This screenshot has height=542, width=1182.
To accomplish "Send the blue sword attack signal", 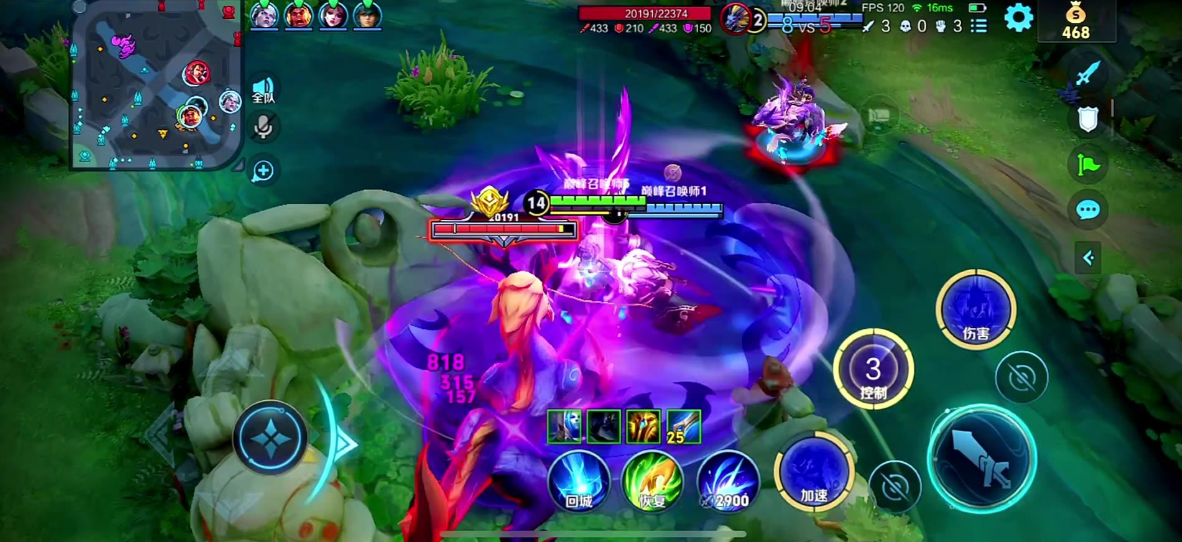I will click(x=1087, y=74).
